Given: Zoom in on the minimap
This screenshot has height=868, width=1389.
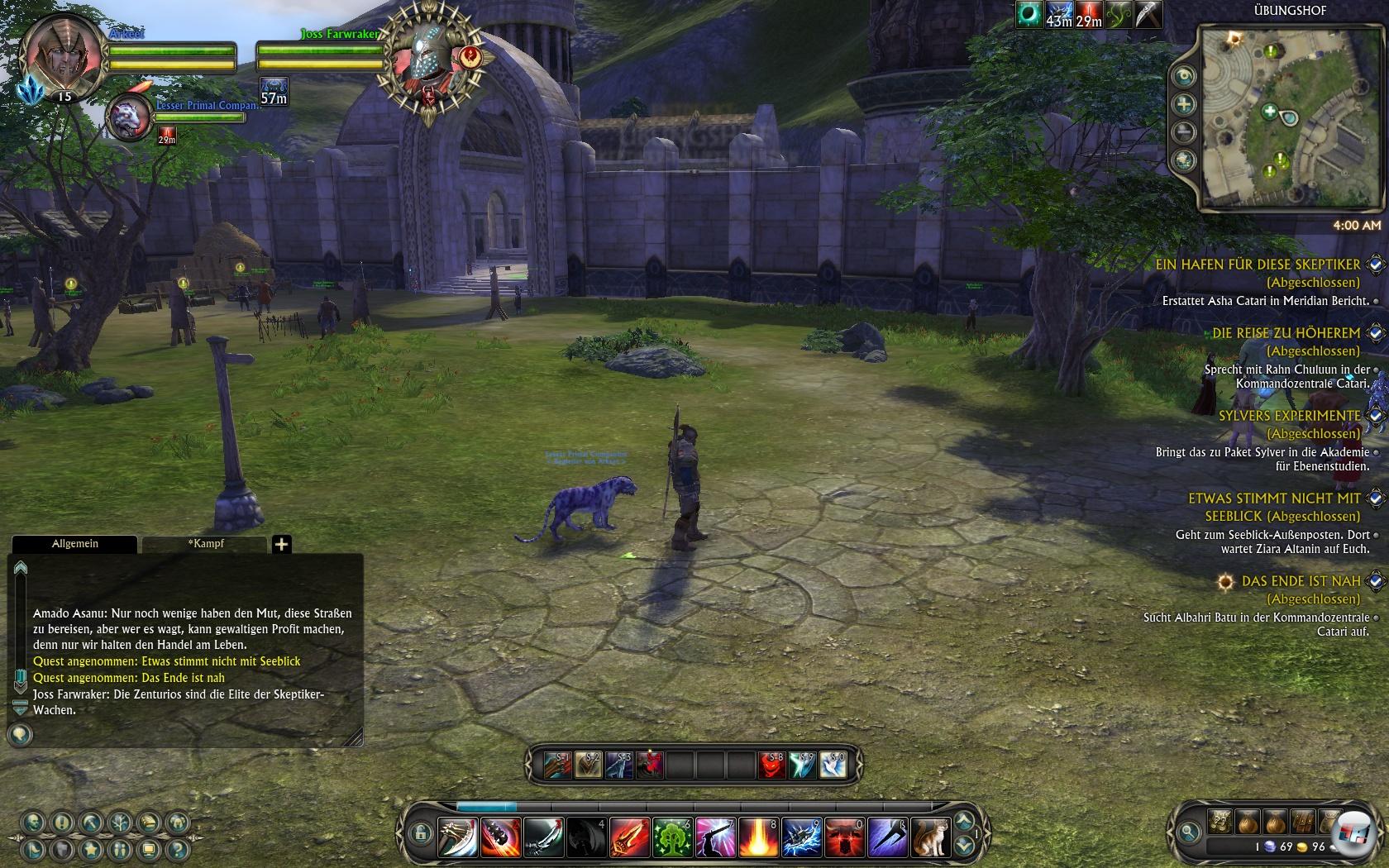Looking at the screenshot, I should [1185, 104].
